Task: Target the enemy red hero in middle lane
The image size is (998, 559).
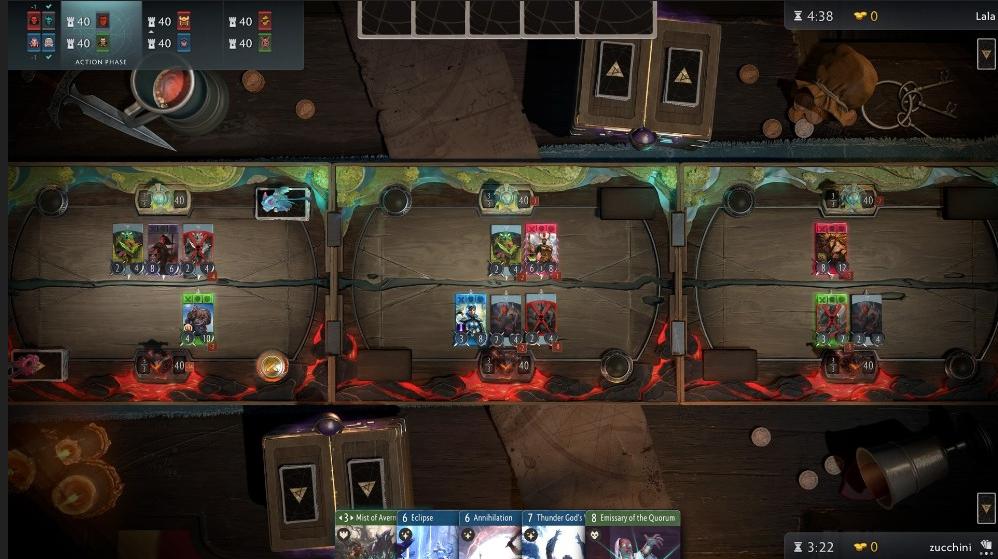Action: pyautogui.click(x=540, y=248)
